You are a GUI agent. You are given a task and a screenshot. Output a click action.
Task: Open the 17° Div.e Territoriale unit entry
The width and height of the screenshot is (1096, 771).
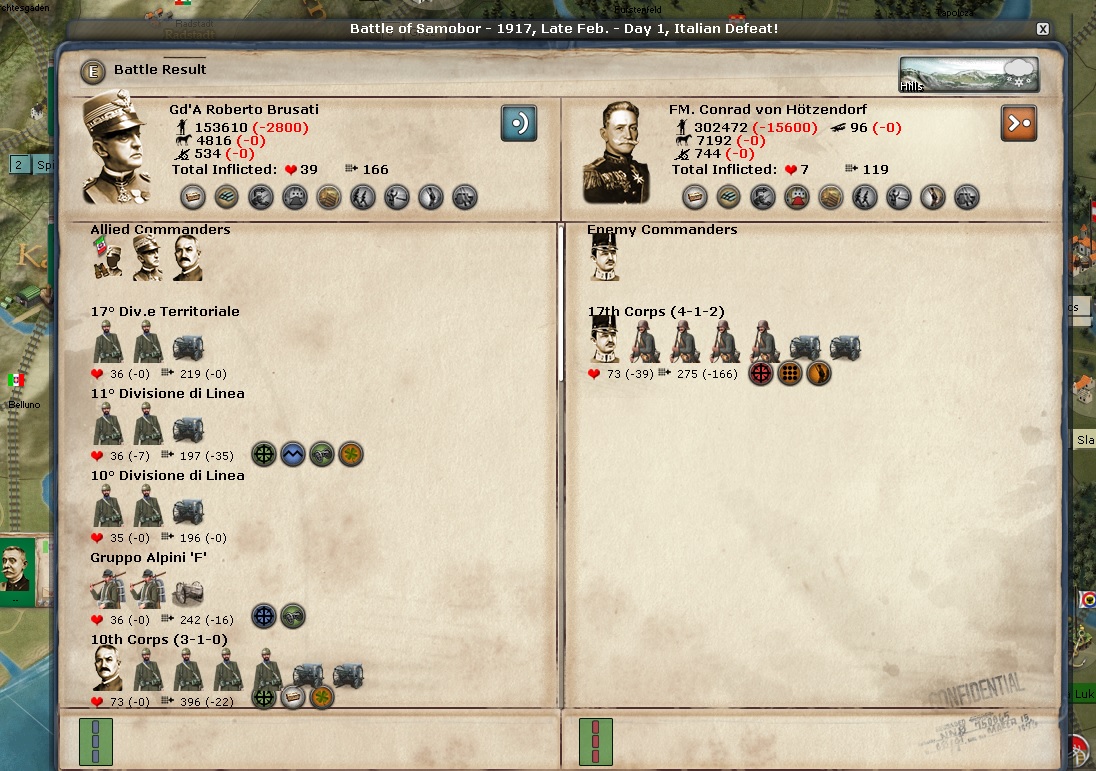click(165, 311)
